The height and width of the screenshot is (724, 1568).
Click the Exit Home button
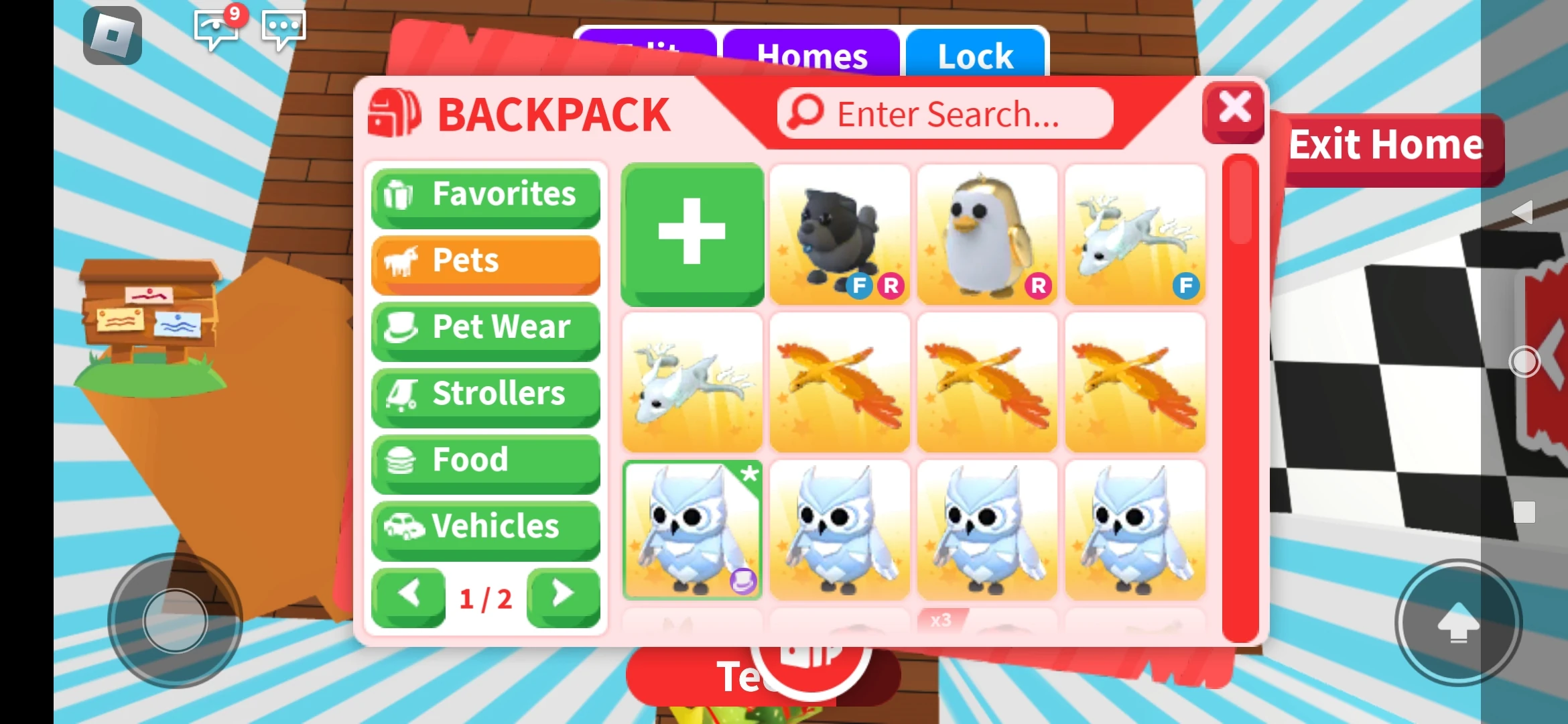point(1387,144)
